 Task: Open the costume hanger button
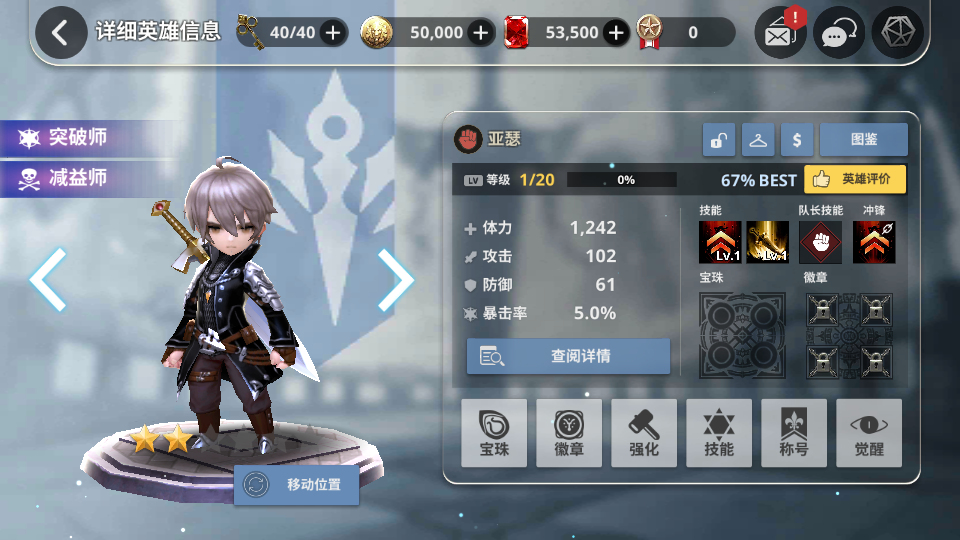[758, 141]
